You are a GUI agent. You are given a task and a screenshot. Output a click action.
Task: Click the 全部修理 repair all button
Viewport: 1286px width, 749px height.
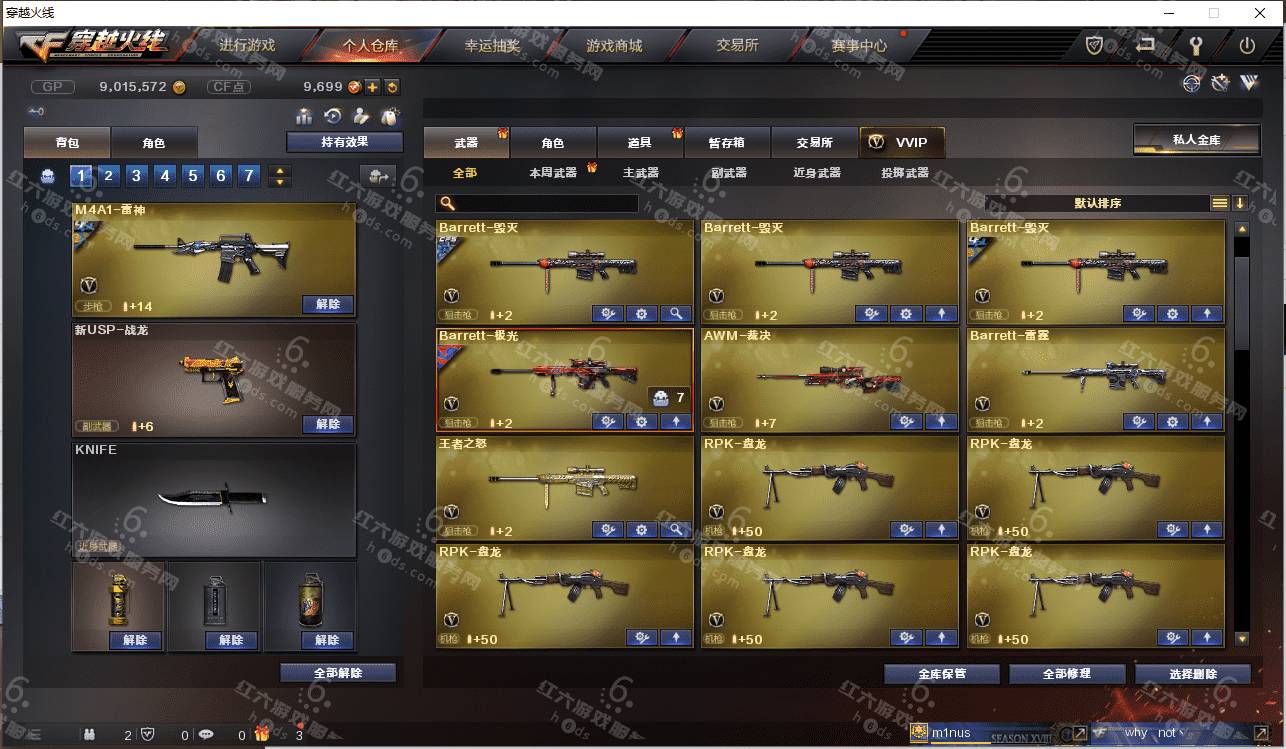[1066, 674]
